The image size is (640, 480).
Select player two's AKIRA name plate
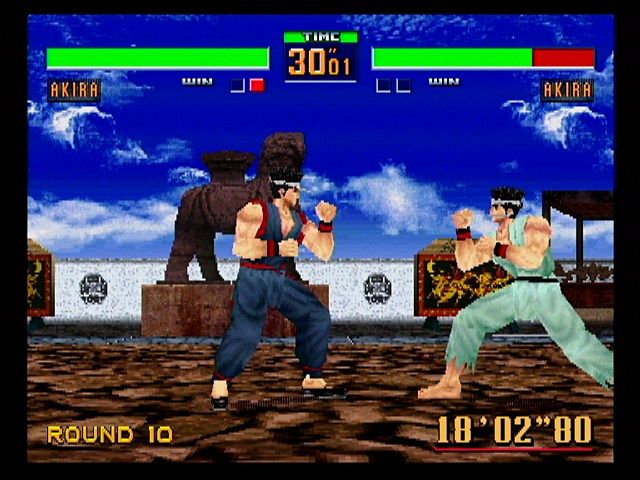coord(567,90)
